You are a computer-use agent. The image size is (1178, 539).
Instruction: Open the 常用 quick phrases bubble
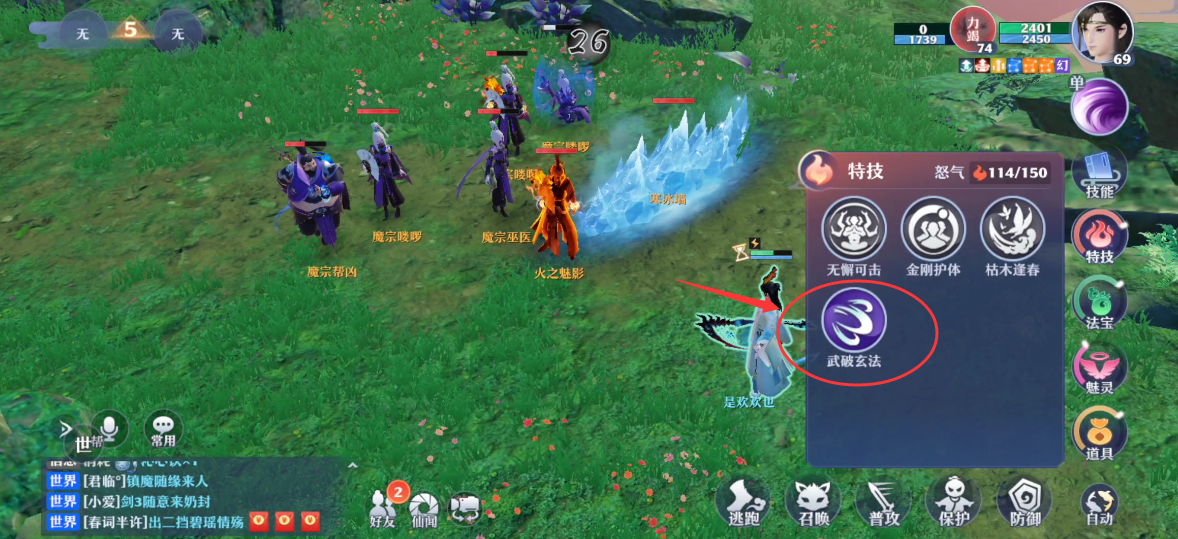163,428
